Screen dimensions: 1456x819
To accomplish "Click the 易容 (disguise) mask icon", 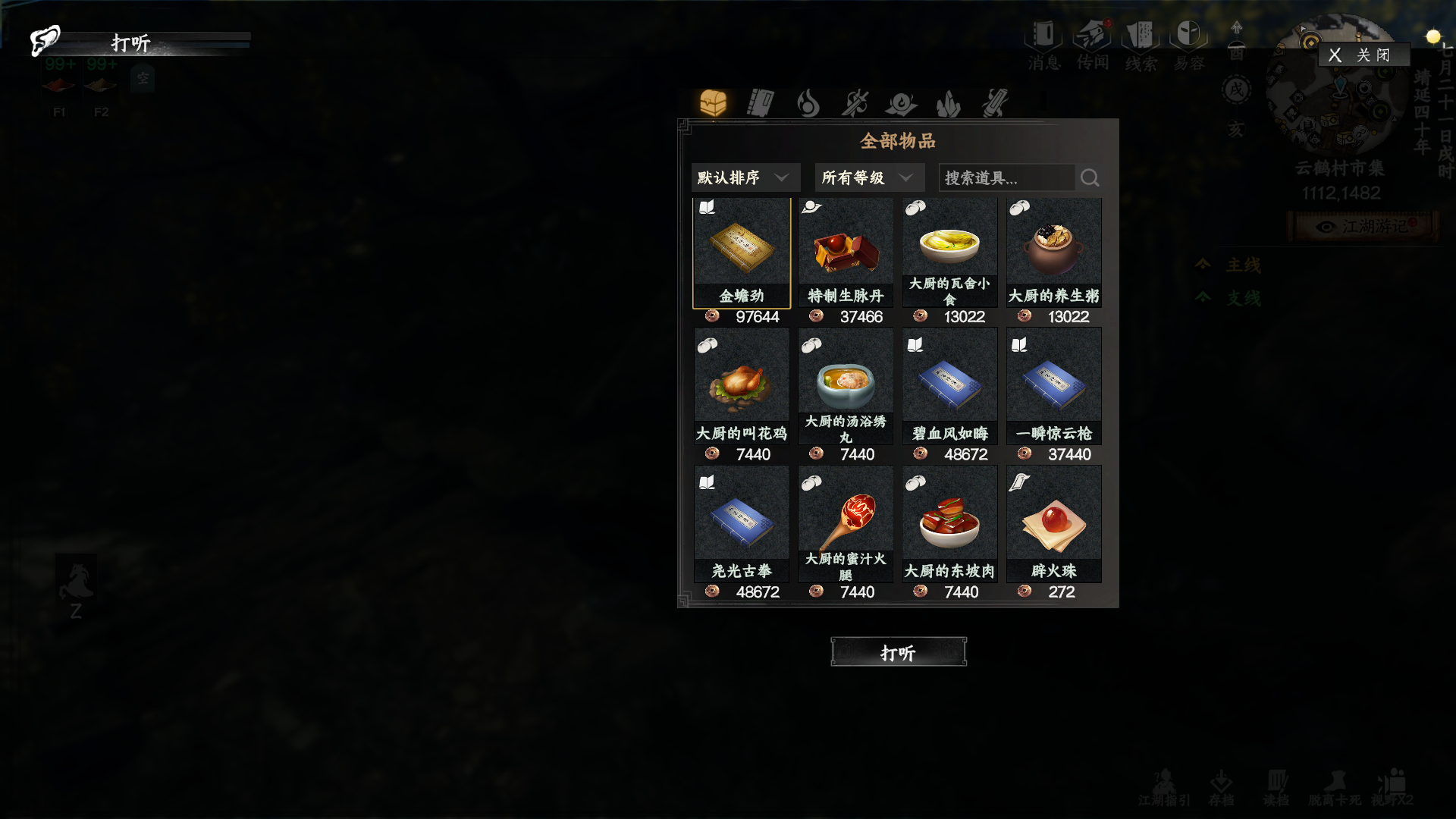I will coord(1189,36).
